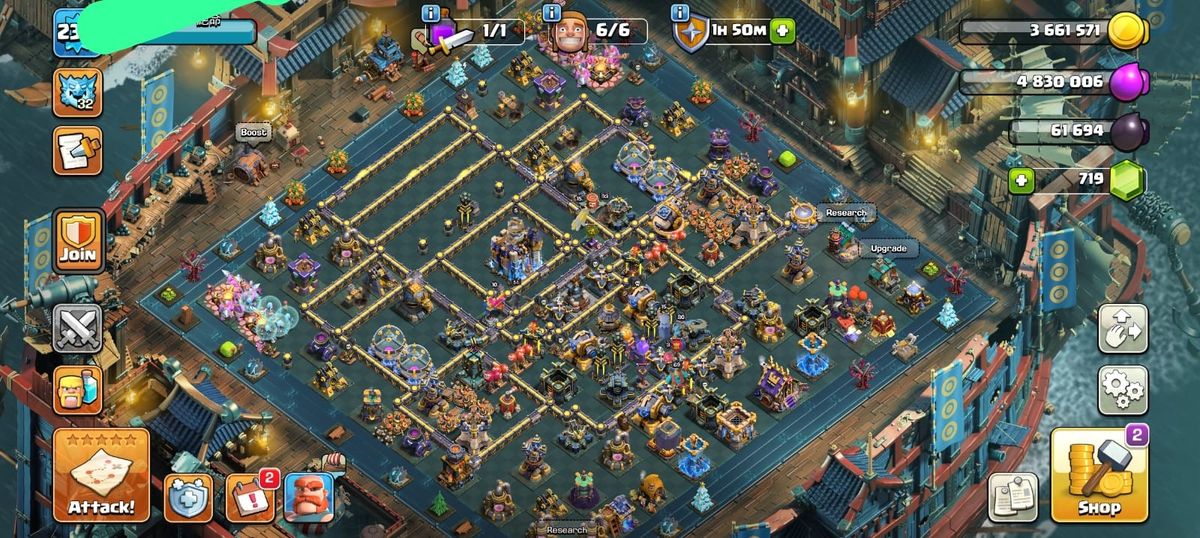
Task: Open the settings gear menu
Action: click(1122, 390)
